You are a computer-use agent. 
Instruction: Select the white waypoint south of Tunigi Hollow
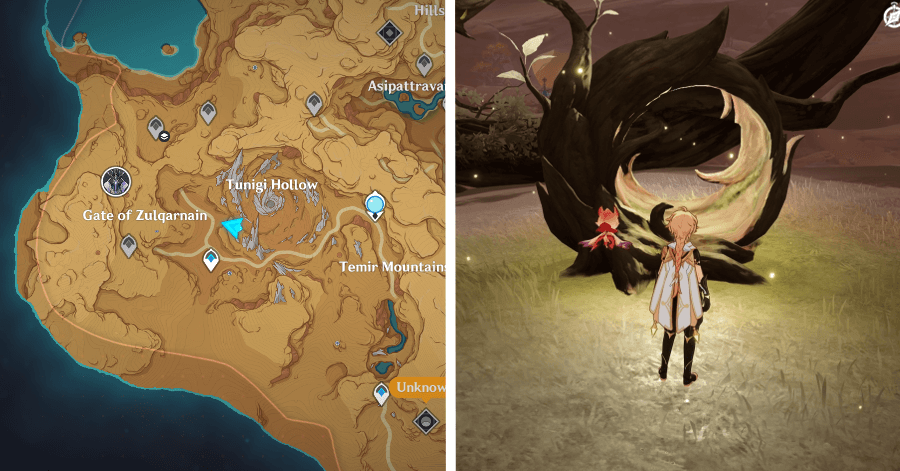(211, 260)
